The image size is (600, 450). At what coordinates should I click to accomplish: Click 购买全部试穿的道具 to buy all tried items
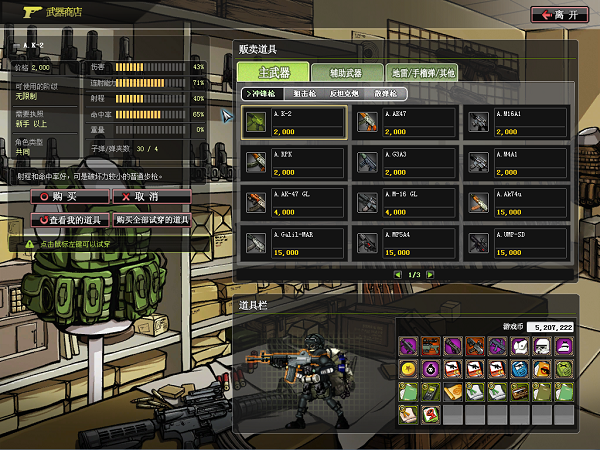151,219
